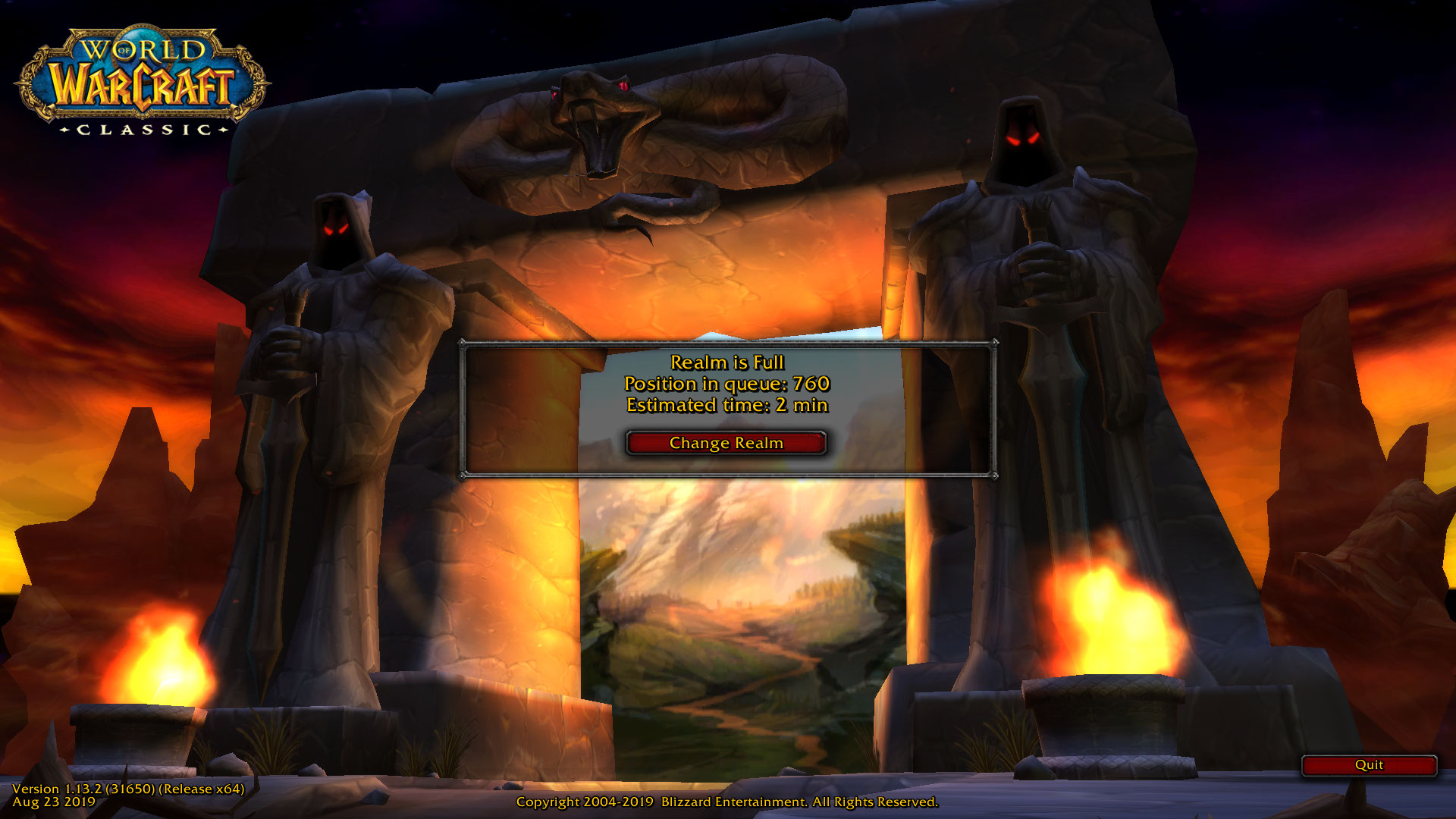Click the 'Estimated time: 2 min' text
The image size is (1456, 819).
pos(726,405)
